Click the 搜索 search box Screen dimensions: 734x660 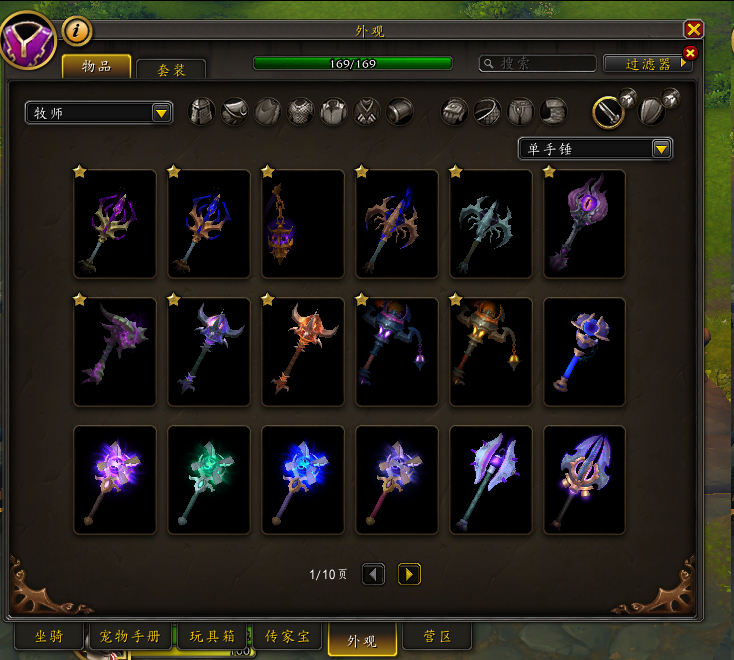(537, 63)
